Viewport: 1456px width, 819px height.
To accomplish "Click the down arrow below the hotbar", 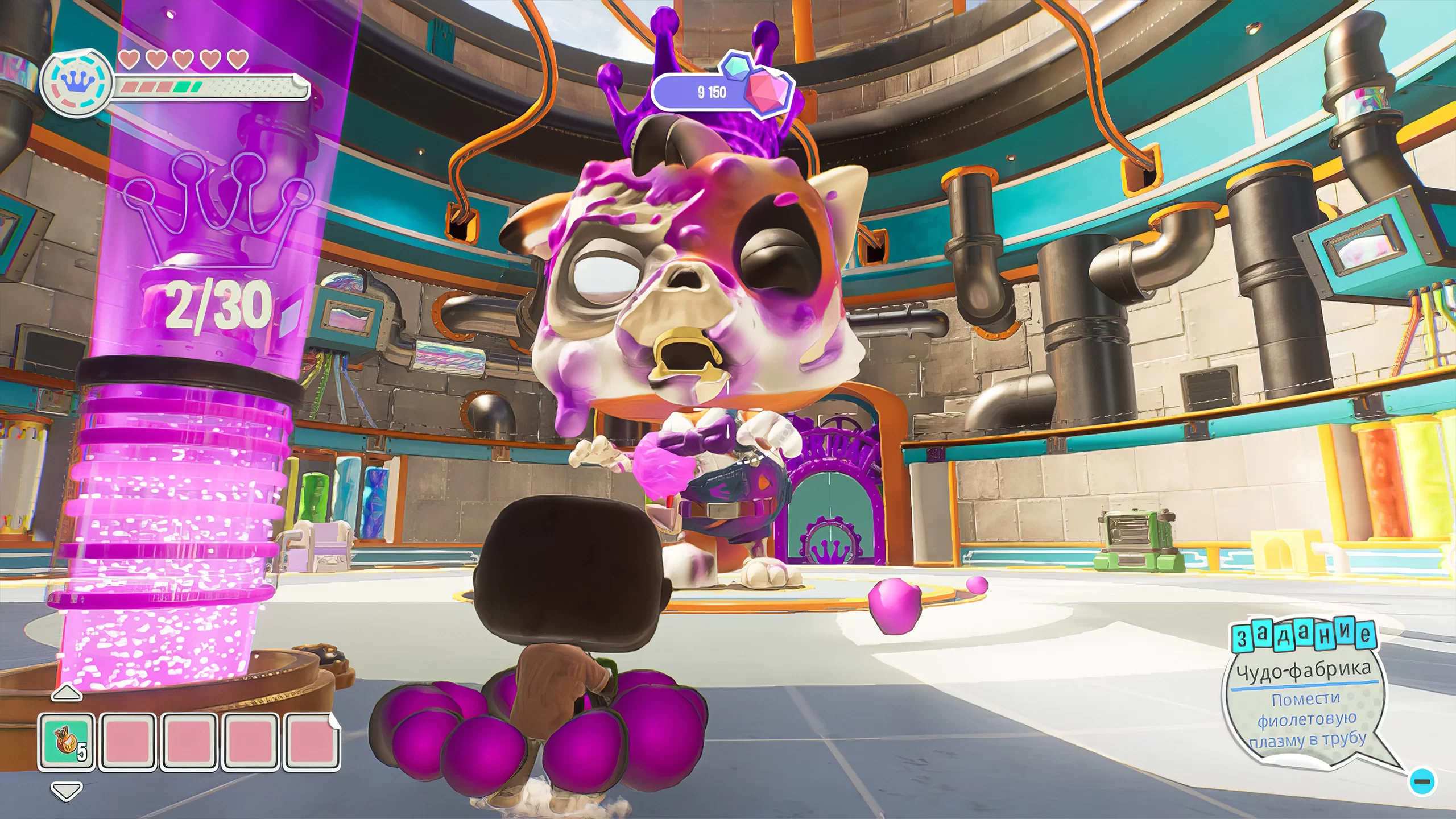I will click(67, 791).
